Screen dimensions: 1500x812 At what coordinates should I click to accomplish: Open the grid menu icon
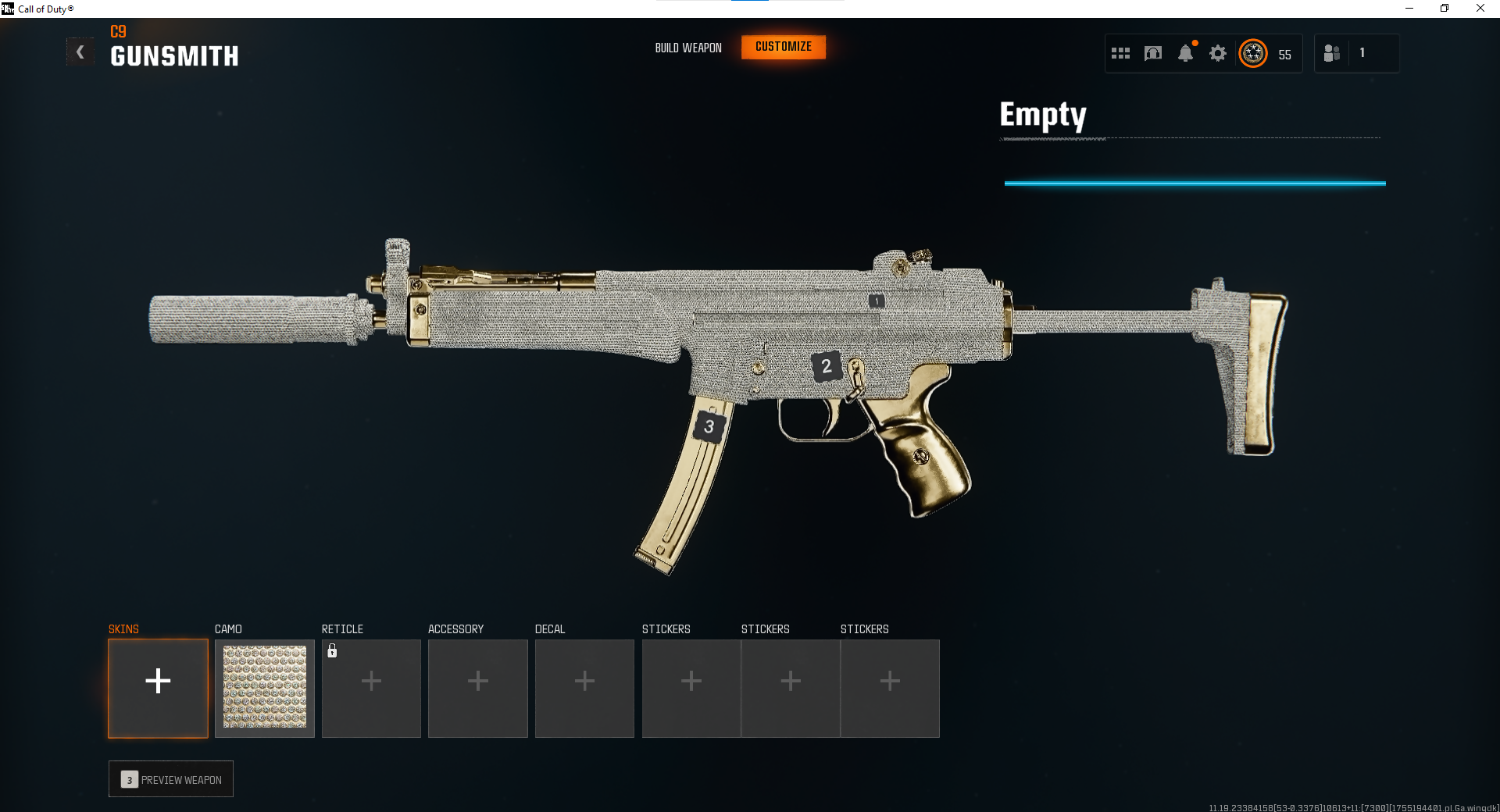coord(1120,54)
